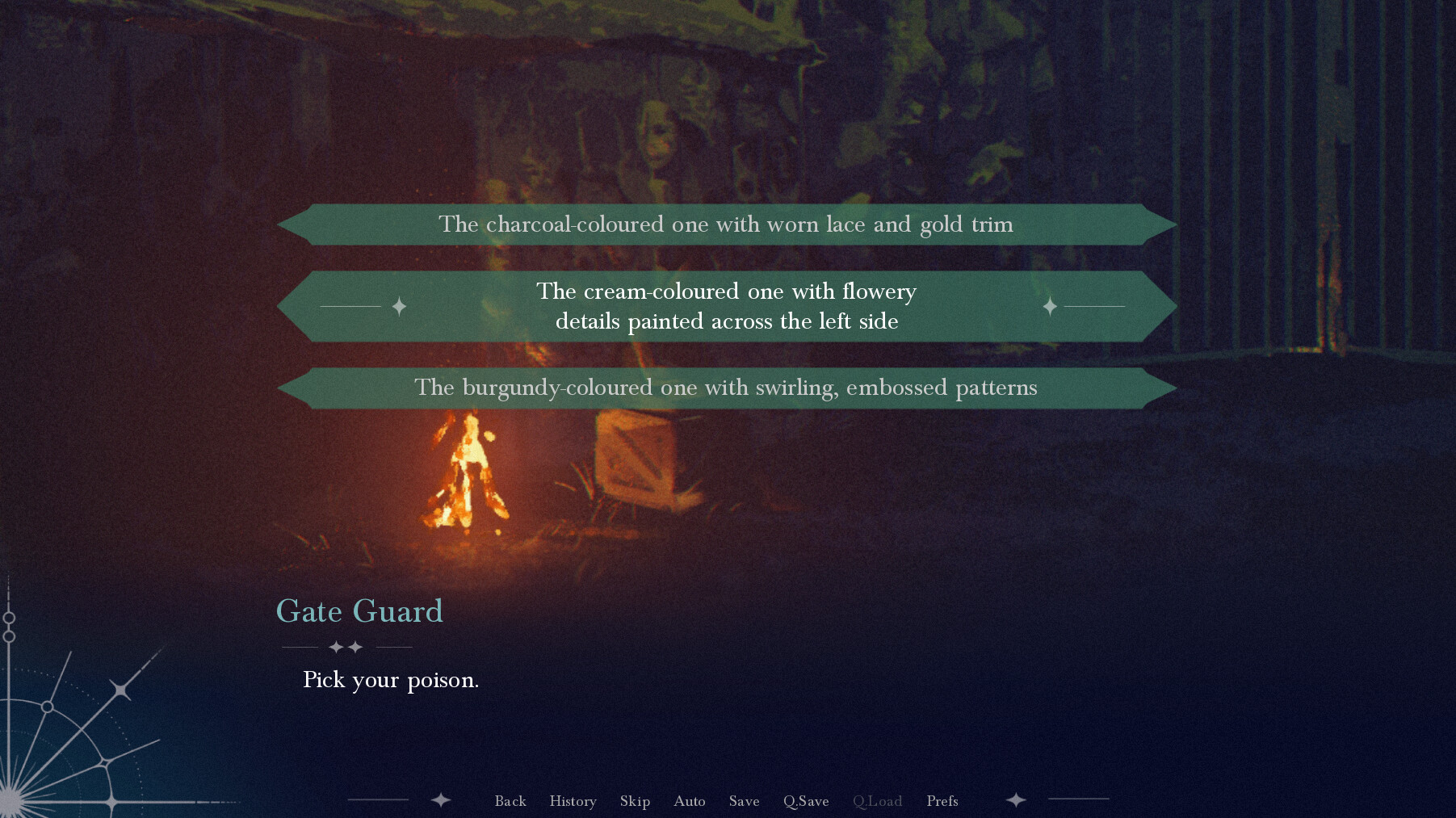The width and height of the screenshot is (1456, 818).
Task: Click the diamond sparkle right of the cream choice
Action: (1049, 306)
